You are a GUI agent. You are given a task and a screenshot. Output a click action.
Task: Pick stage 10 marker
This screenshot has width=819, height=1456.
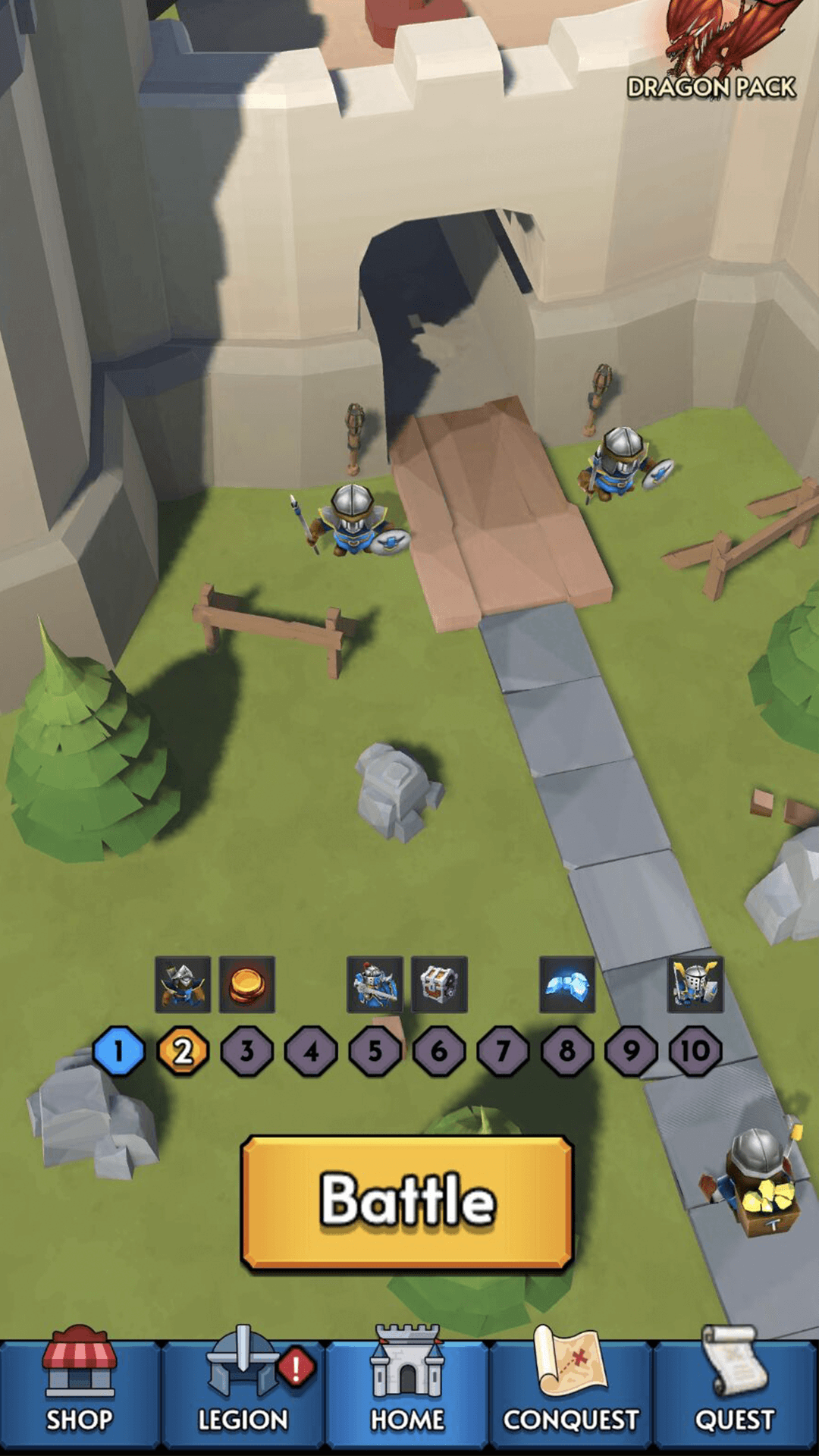click(695, 1051)
